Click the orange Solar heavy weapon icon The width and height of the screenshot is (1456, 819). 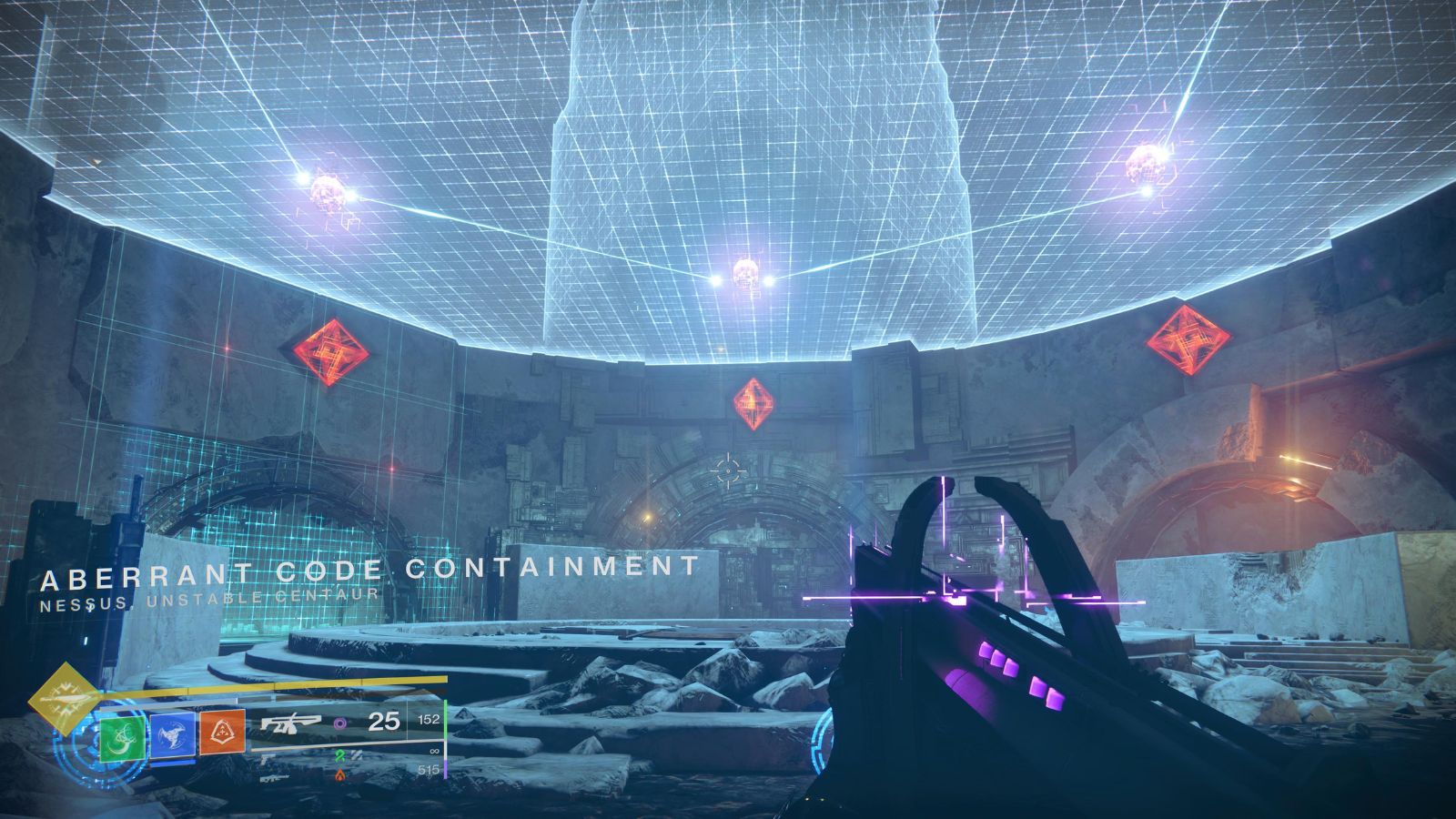point(341,777)
